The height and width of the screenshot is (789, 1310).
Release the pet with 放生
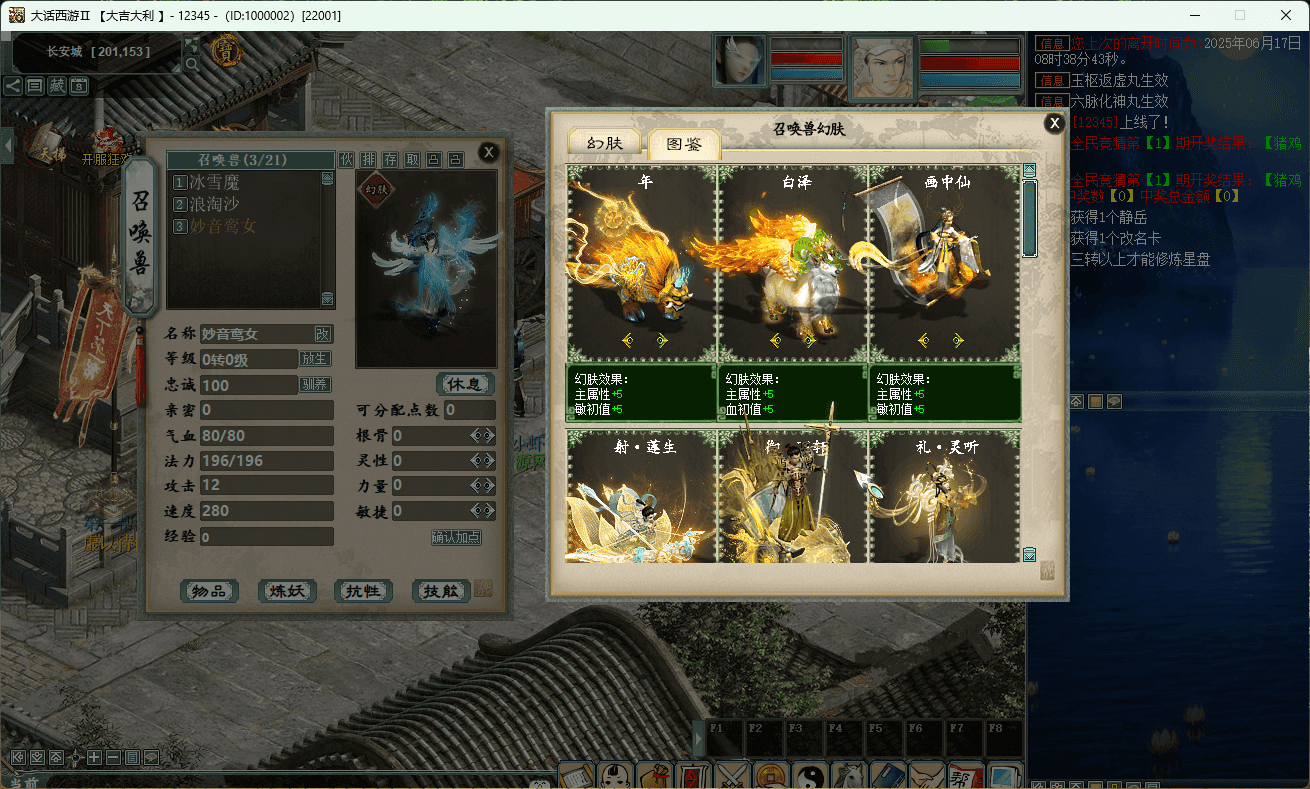(x=315, y=359)
